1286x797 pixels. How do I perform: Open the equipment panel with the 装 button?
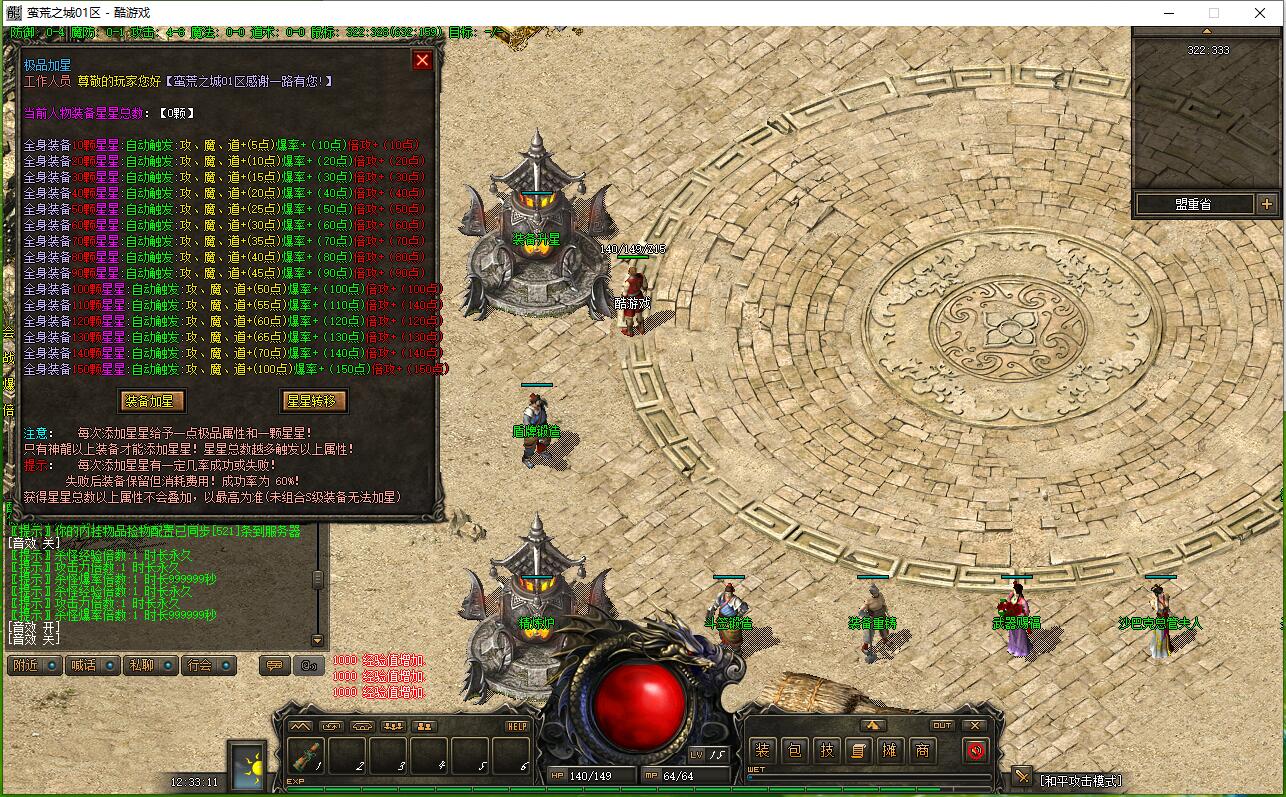pos(763,750)
